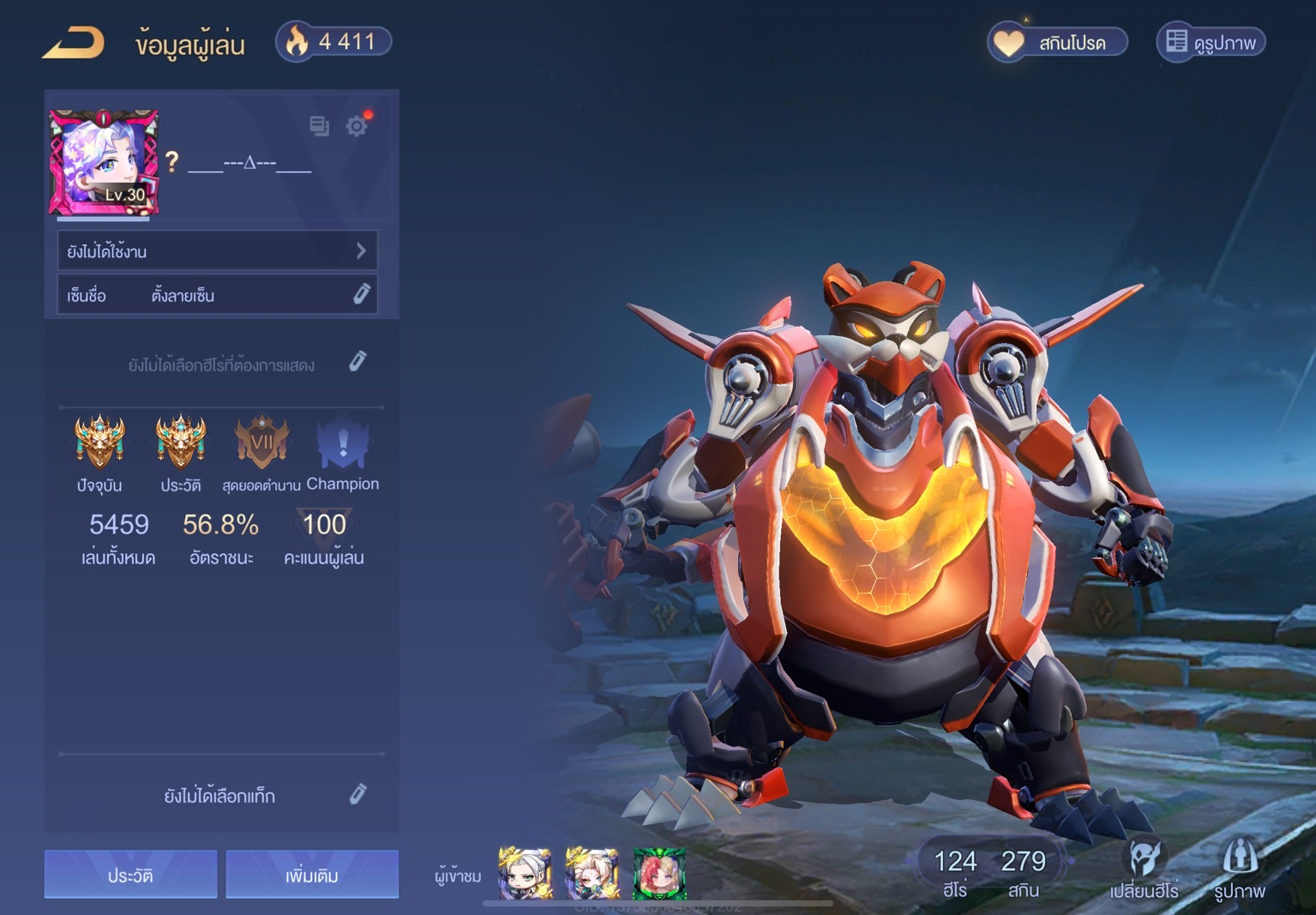This screenshot has width=1316, height=915.
Task: Edit the tag via pencil beside ยังไม่ได้เลือกแท็ก
Action: click(359, 795)
